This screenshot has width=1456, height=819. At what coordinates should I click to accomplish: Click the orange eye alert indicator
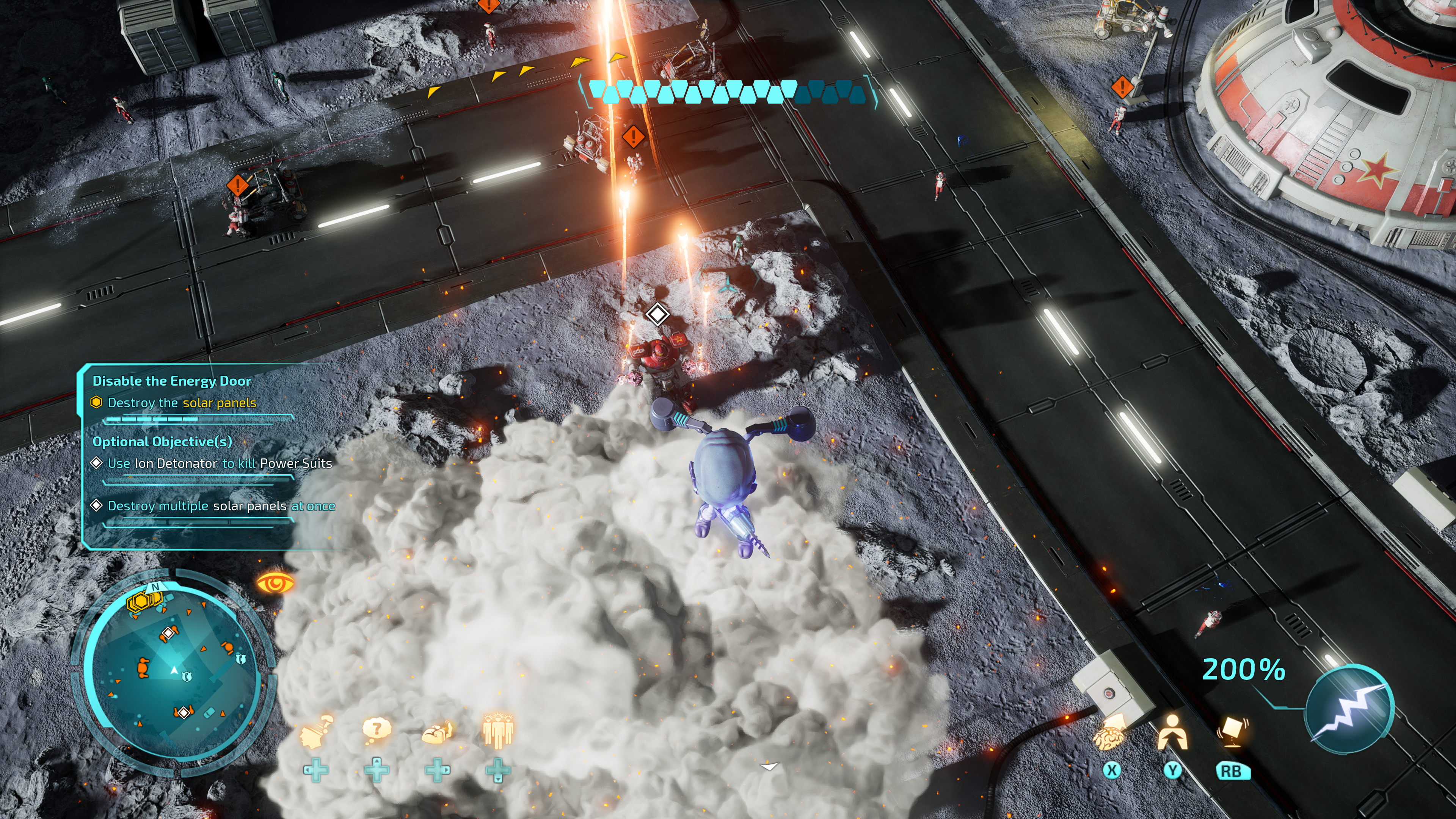tap(276, 583)
